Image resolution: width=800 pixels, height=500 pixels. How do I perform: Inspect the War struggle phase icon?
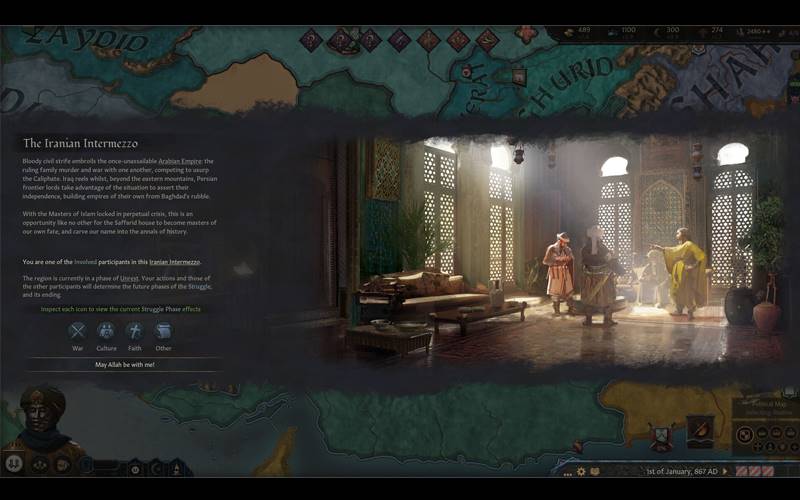point(78,331)
